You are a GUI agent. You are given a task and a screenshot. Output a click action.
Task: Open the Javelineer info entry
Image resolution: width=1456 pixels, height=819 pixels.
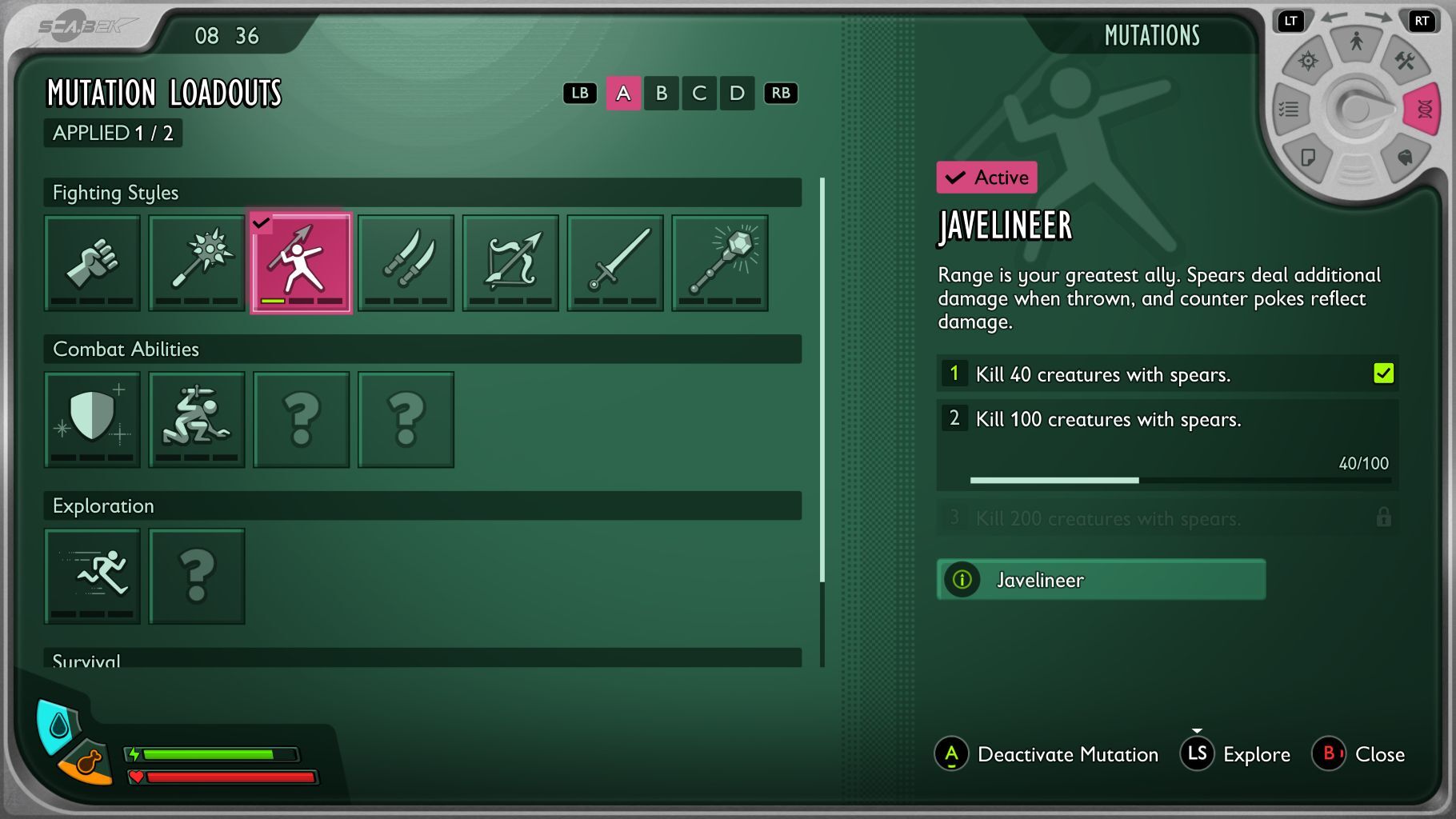[x=1101, y=580]
